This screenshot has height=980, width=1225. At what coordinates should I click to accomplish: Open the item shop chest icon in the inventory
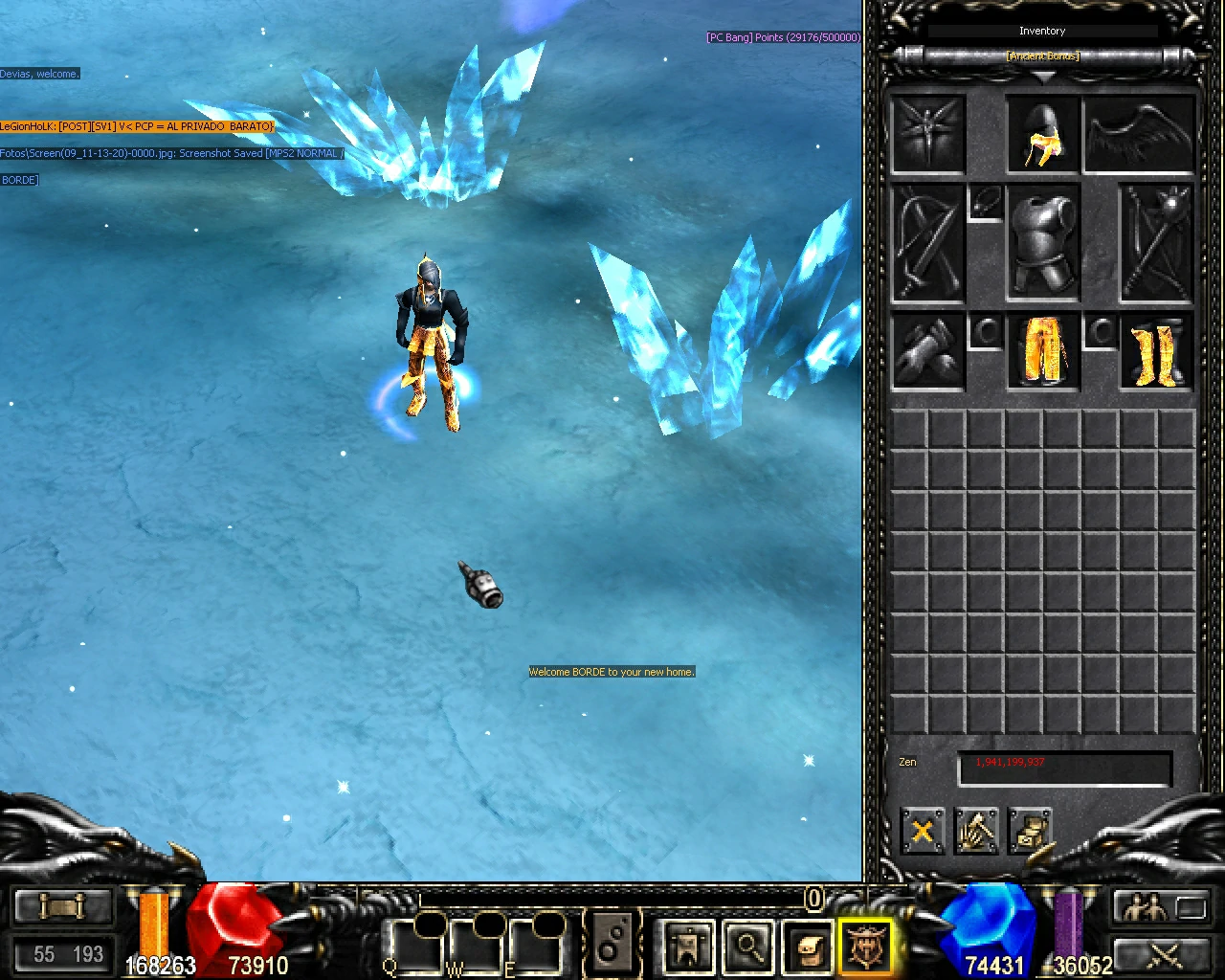point(1031,831)
